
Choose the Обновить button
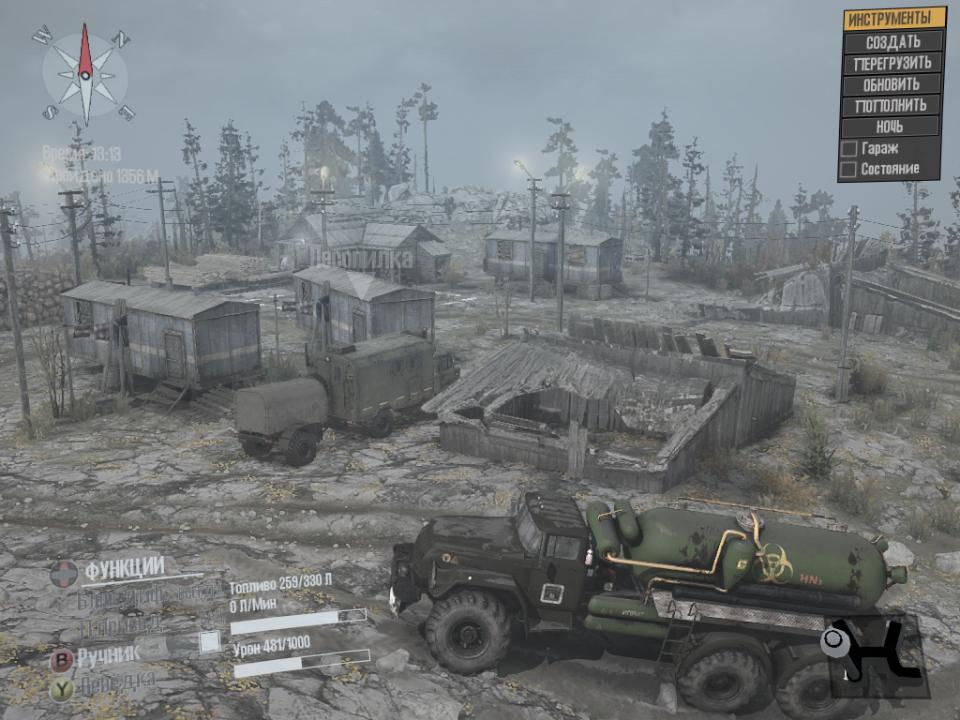[x=893, y=84]
